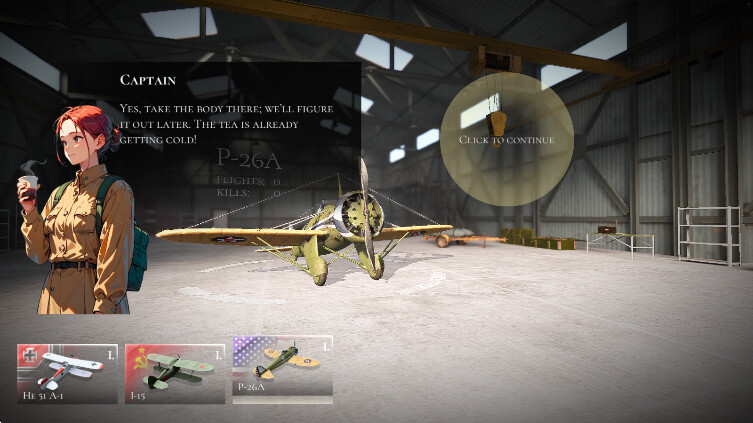Choose the I-15 Soviet plane card

point(175,372)
